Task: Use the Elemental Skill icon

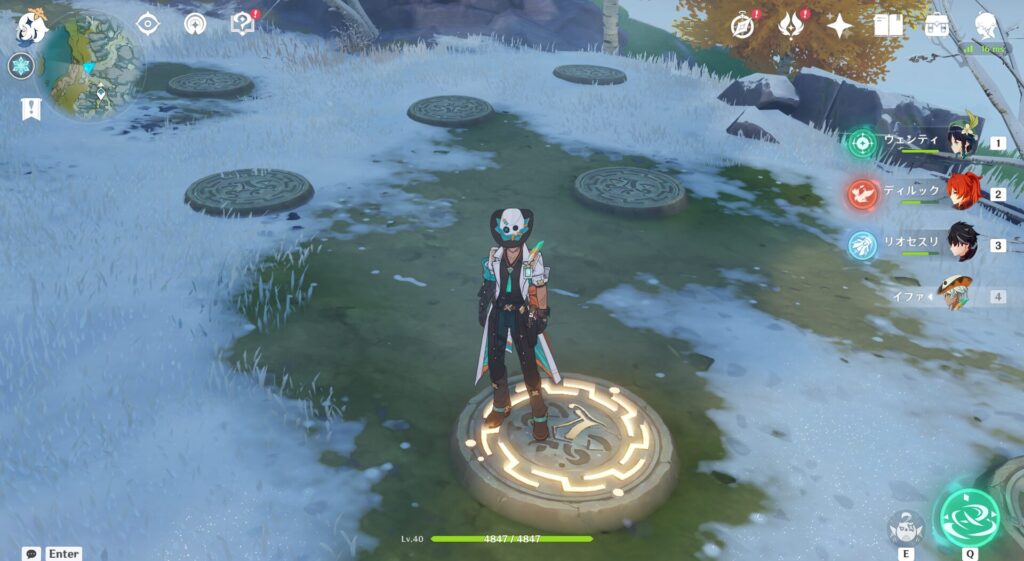Action: pos(905,526)
